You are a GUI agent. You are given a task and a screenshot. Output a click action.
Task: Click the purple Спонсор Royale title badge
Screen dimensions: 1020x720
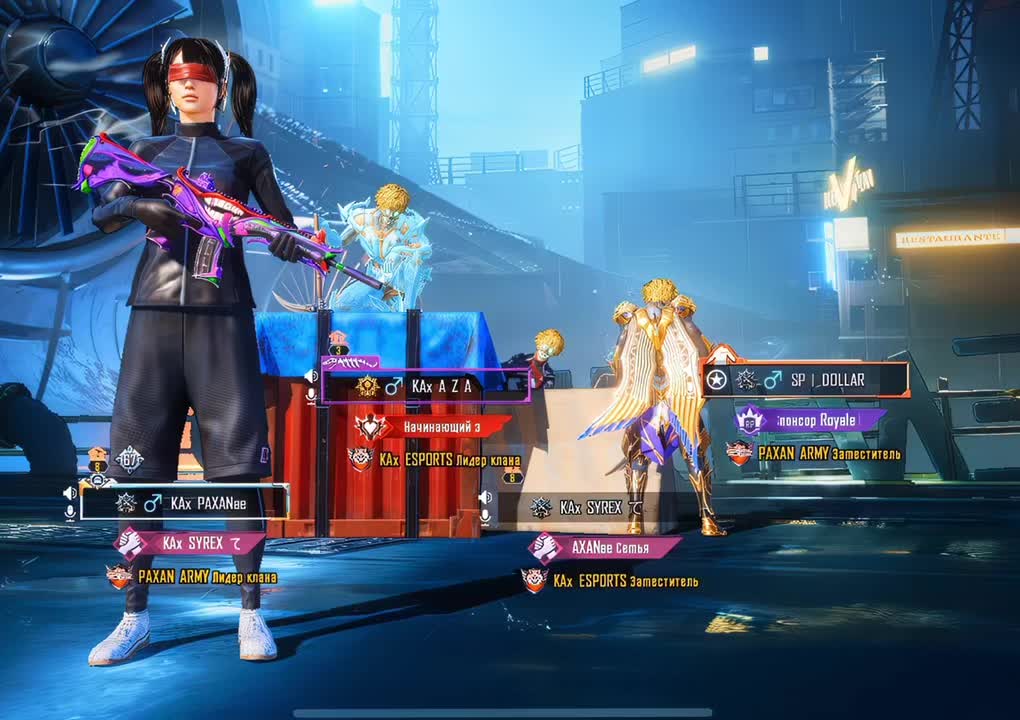pyautogui.click(x=810, y=420)
